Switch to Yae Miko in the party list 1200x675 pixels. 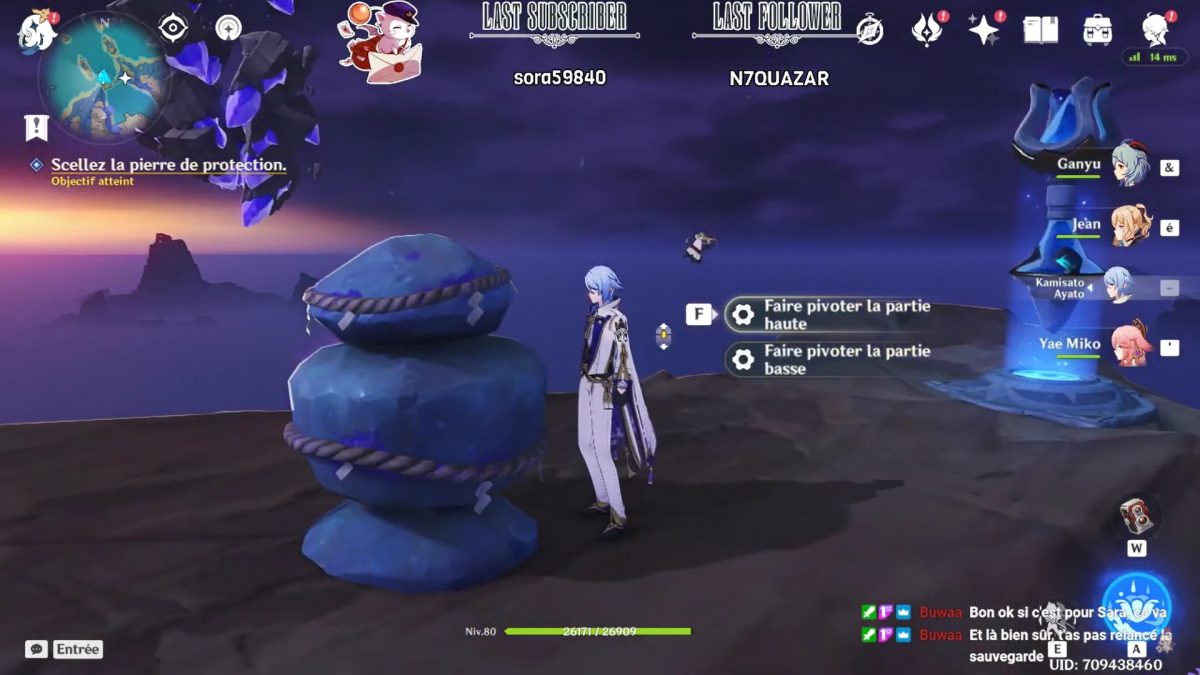point(1130,346)
